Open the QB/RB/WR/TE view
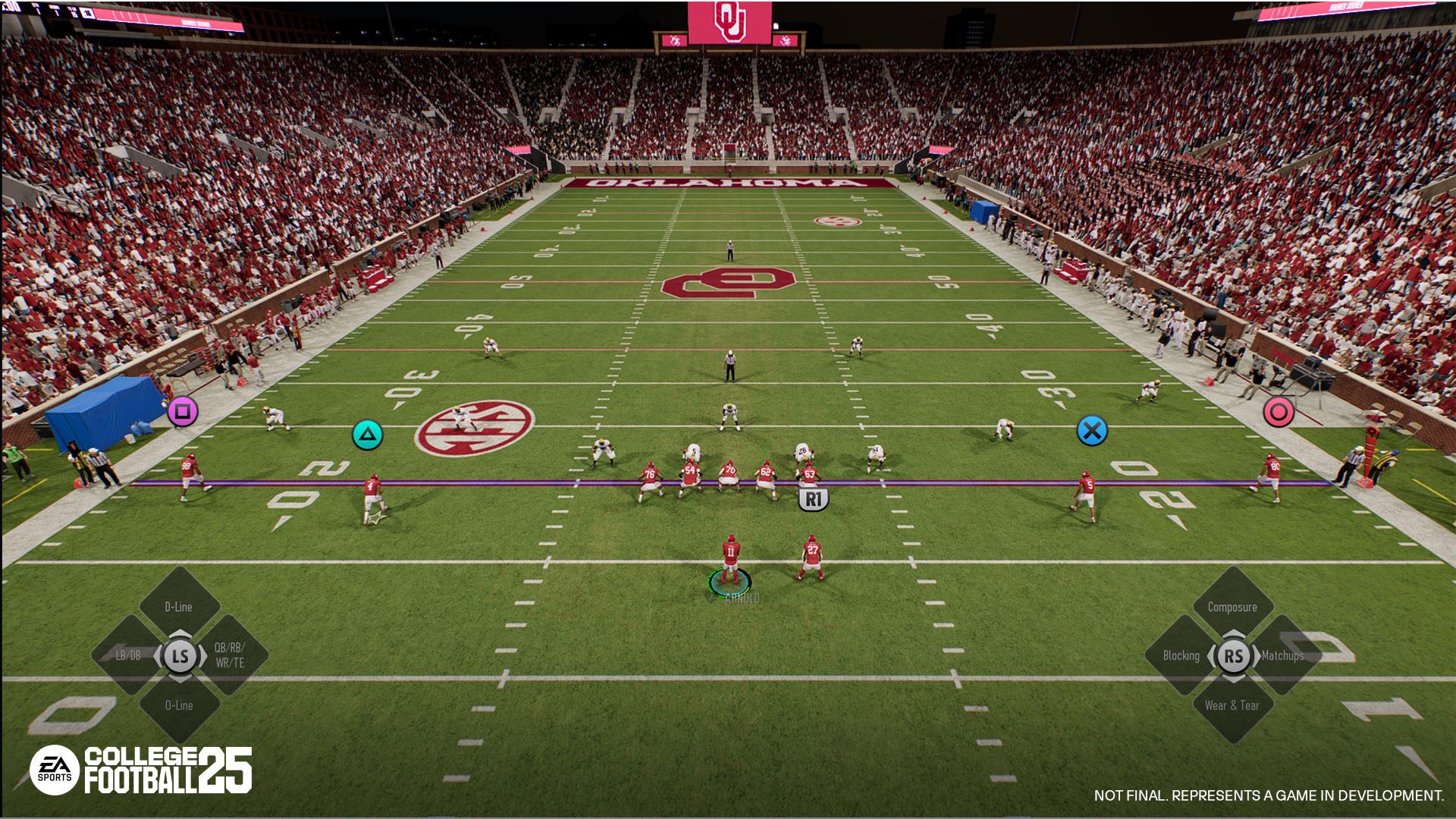Screen dimensions: 1456x819 tap(229, 656)
